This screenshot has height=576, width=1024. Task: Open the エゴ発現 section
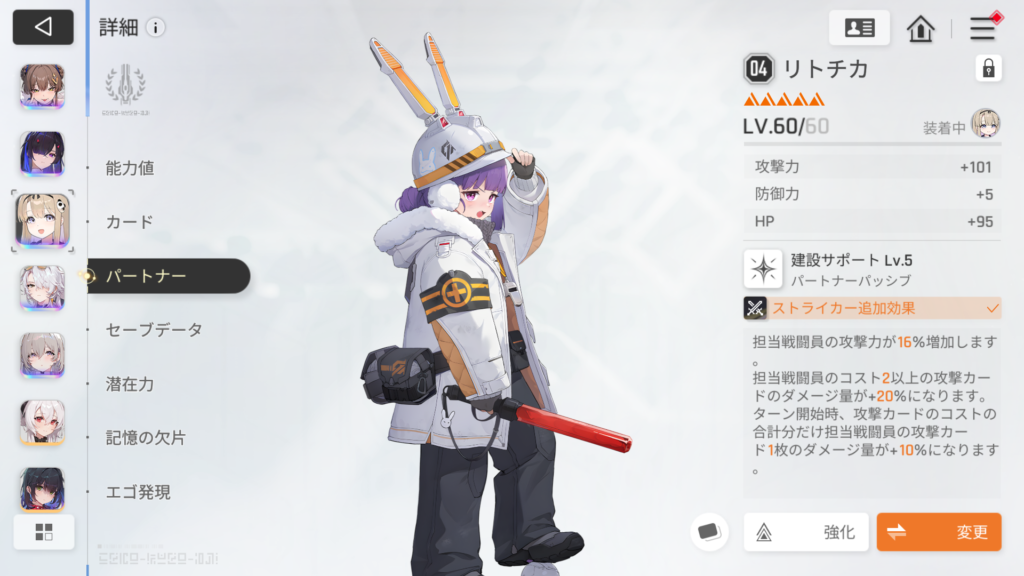tap(138, 492)
